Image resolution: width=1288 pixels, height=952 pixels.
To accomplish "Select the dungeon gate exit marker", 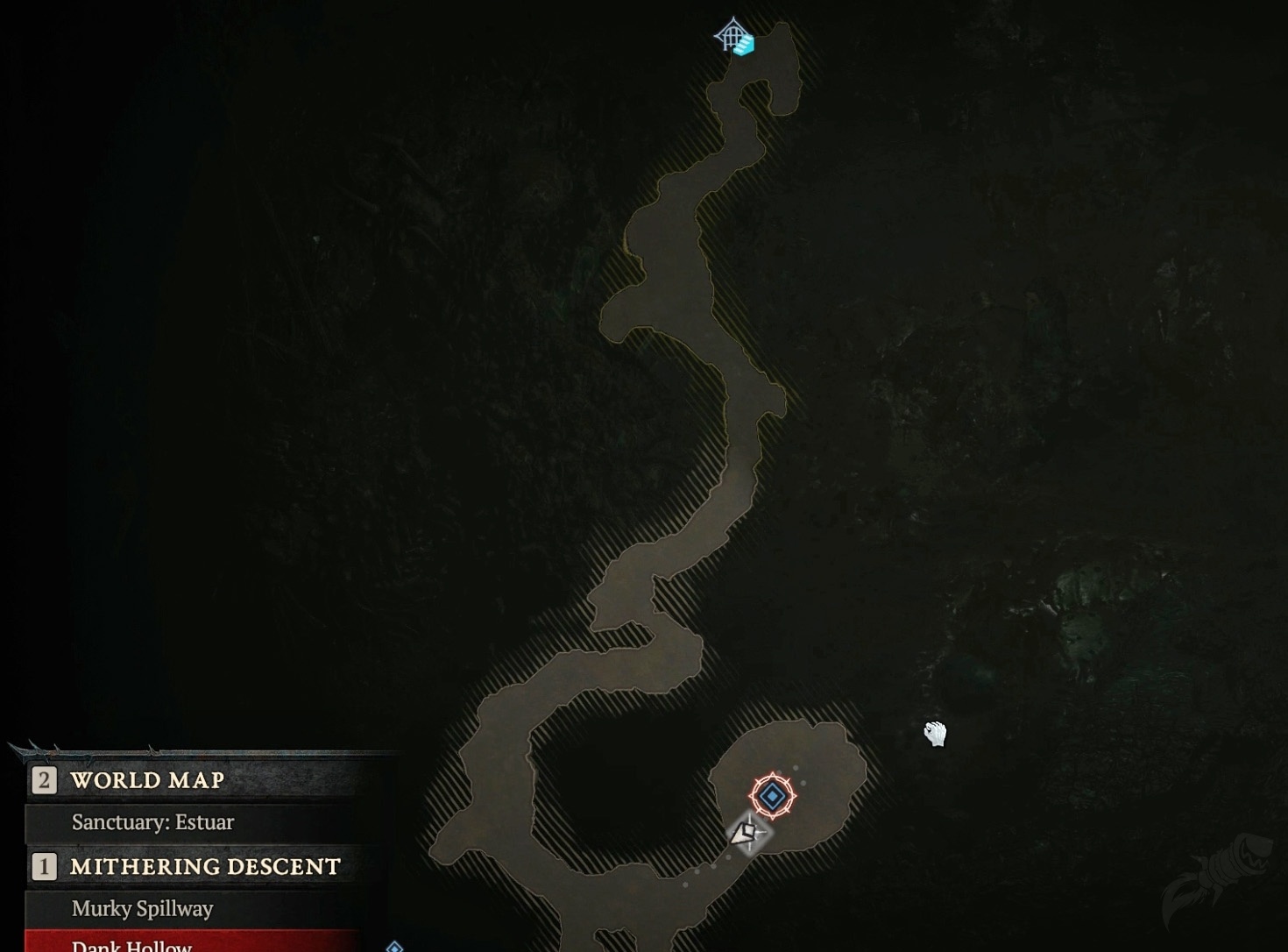I will point(734,38).
